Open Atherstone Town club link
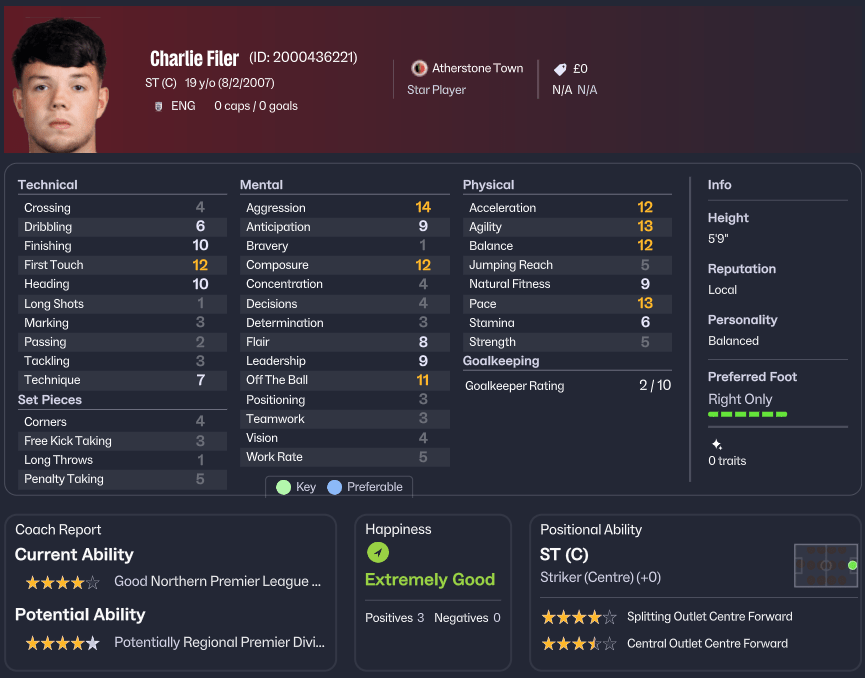The height and width of the screenshot is (678, 865). [477, 68]
